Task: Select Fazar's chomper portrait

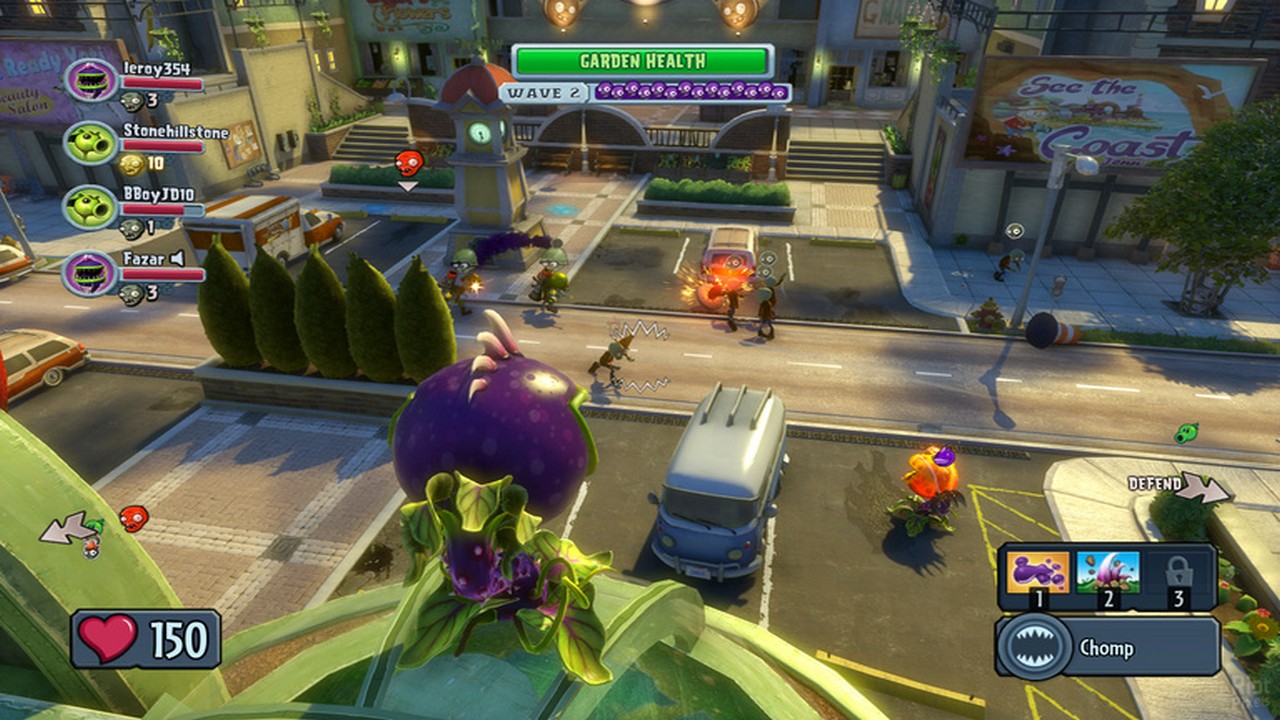Action: (91, 271)
